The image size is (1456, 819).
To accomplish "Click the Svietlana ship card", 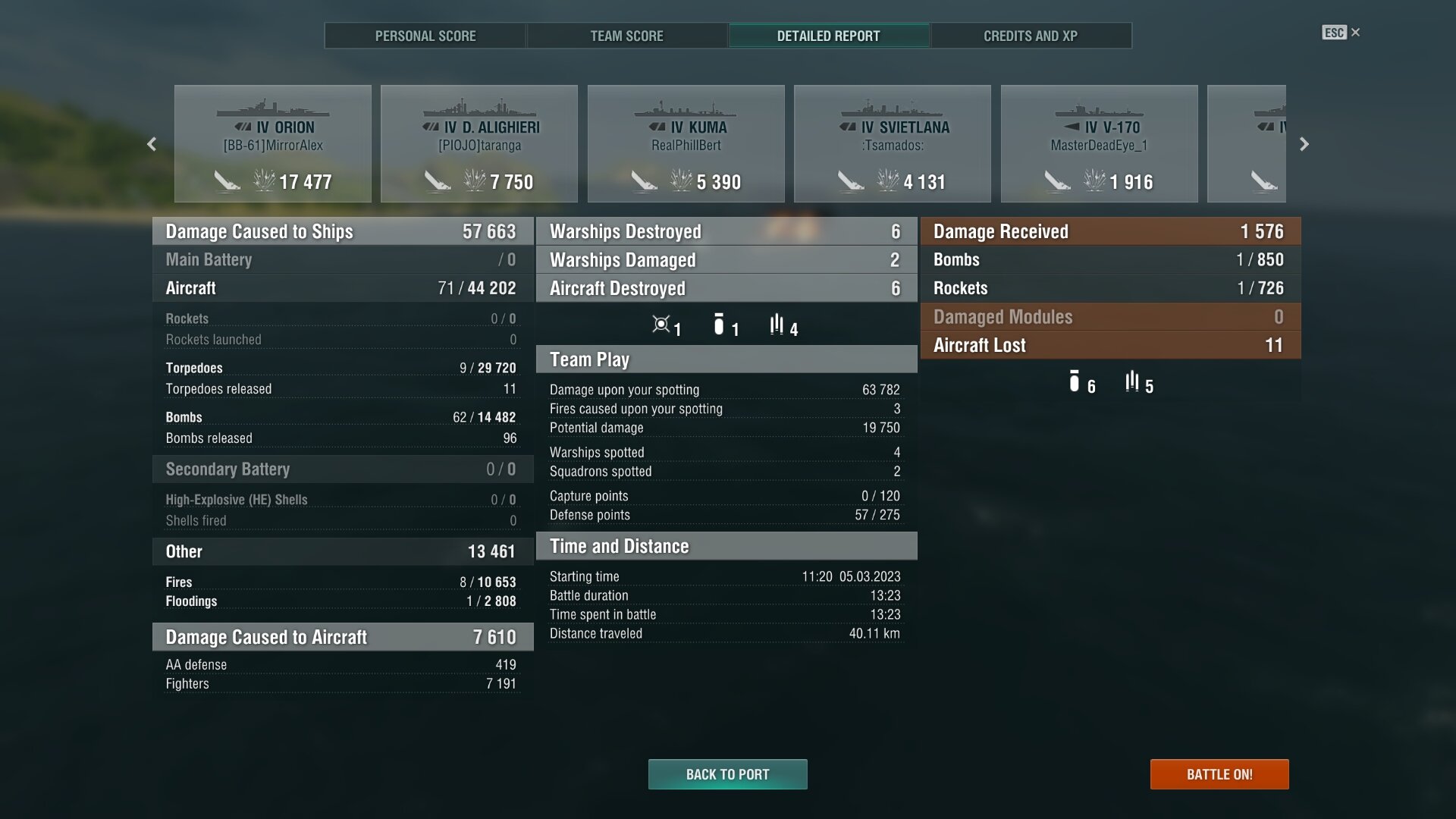I will pos(893,144).
